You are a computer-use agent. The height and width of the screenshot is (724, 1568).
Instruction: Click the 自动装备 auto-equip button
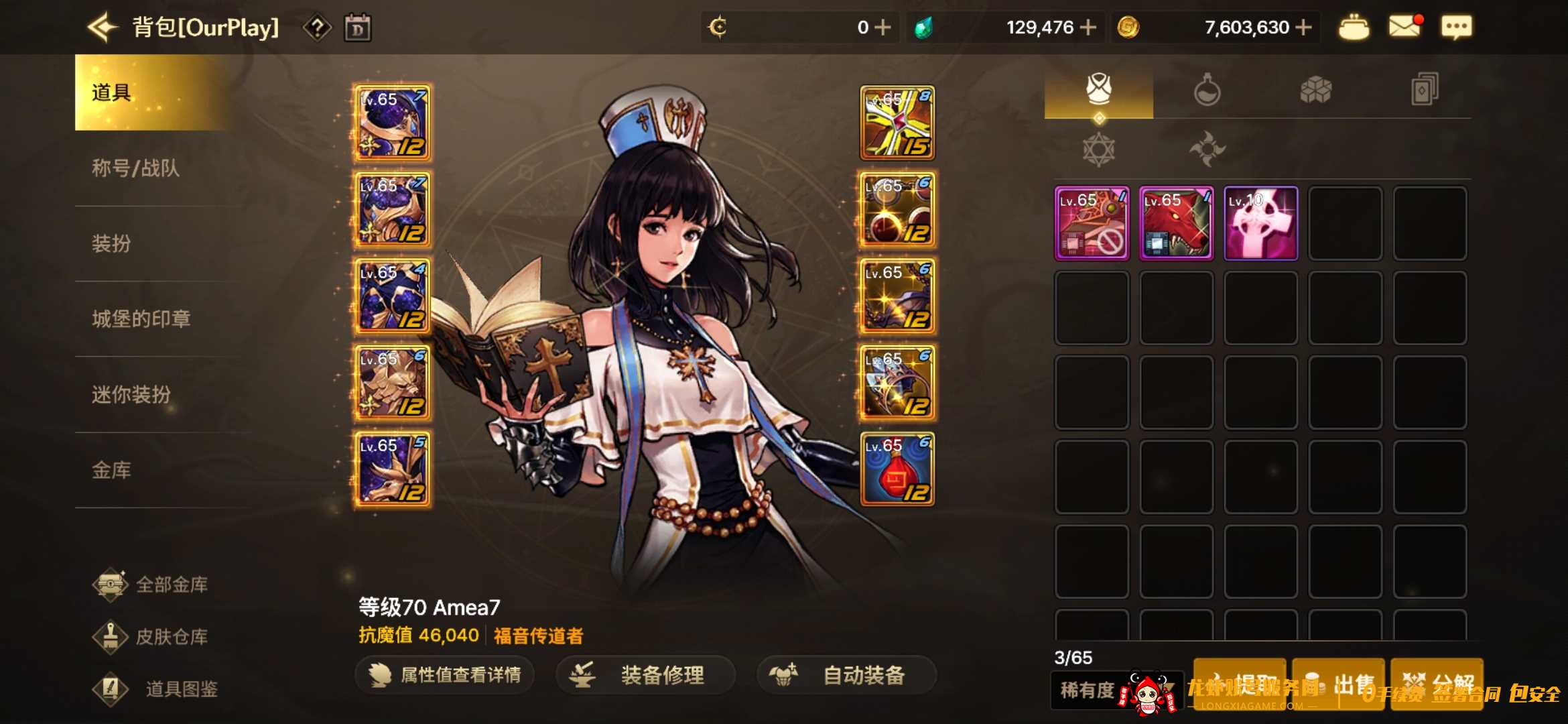[846, 675]
